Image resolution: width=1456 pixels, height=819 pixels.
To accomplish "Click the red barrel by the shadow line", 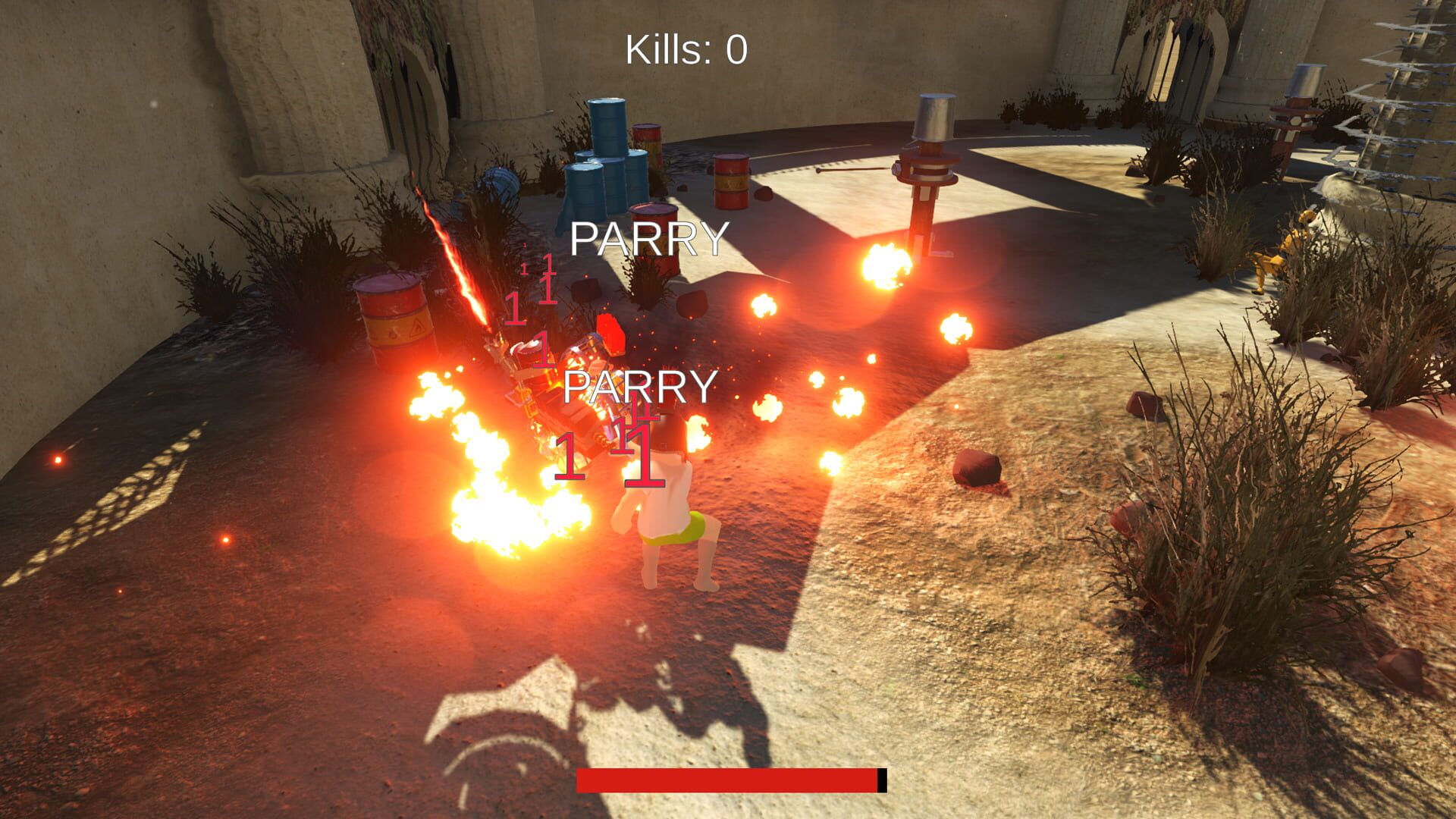I will [730, 182].
